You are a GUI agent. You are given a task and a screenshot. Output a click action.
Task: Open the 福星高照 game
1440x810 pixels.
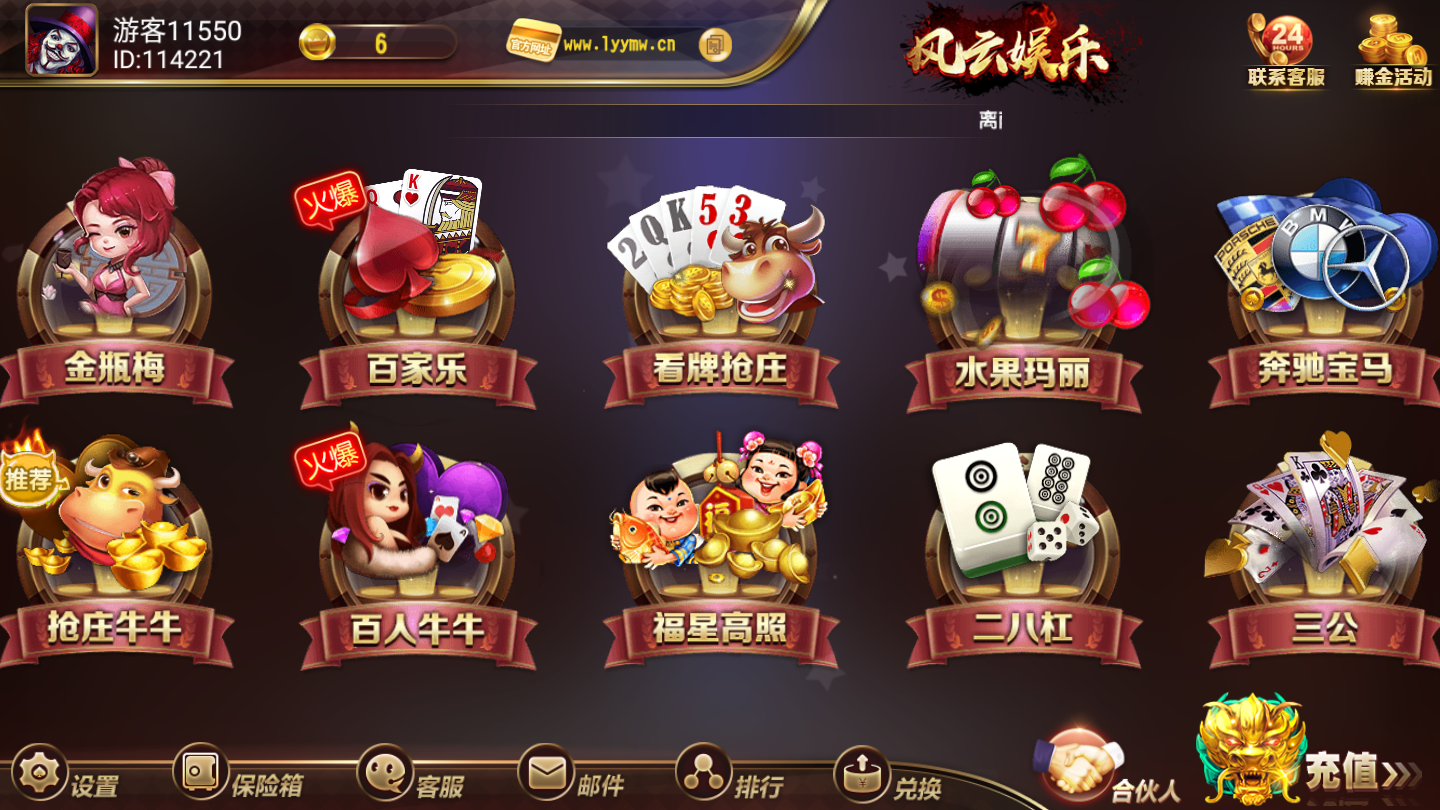tap(720, 540)
